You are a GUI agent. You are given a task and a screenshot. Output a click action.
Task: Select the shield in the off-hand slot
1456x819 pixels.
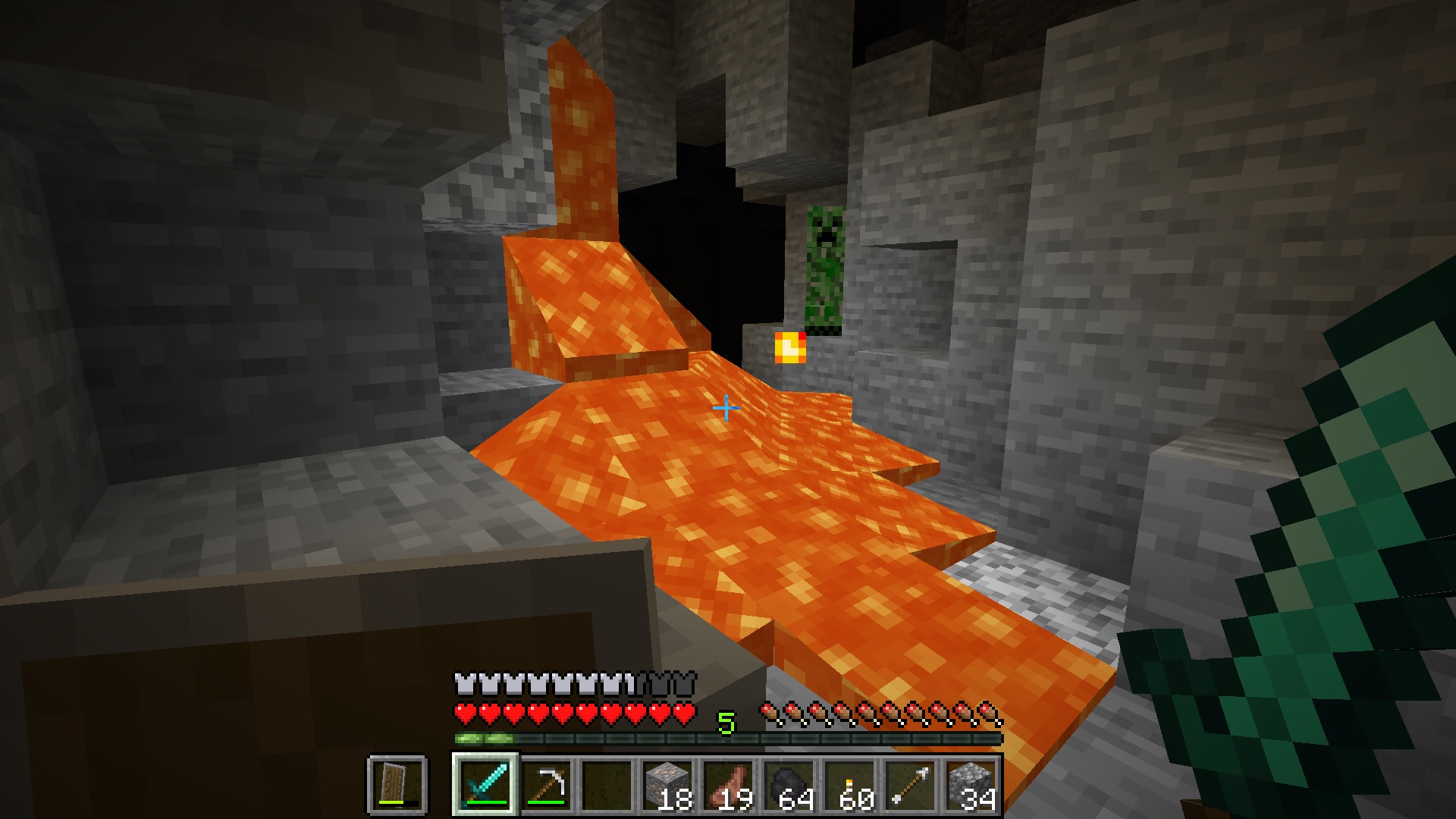(x=397, y=784)
